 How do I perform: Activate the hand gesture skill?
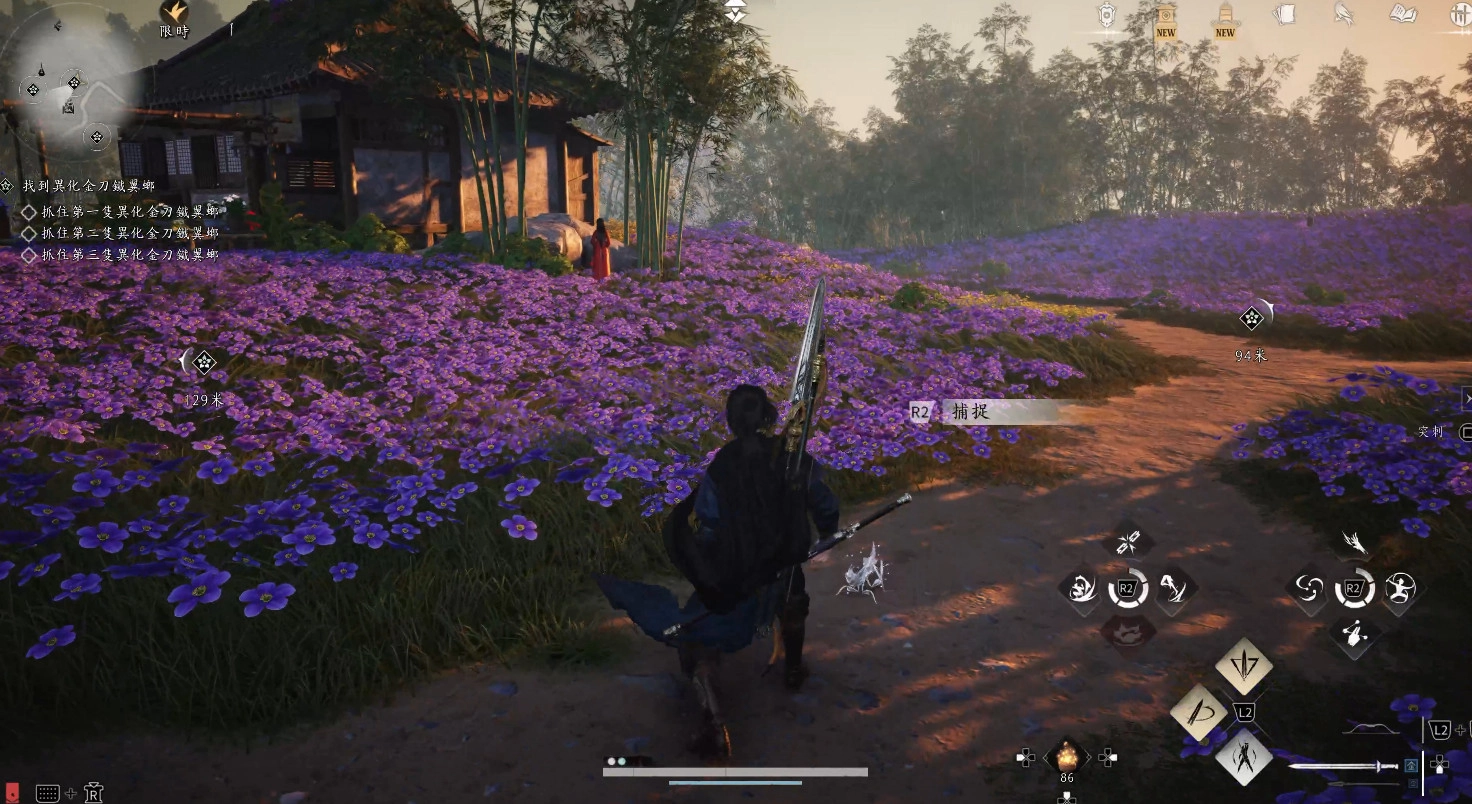point(1355,632)
